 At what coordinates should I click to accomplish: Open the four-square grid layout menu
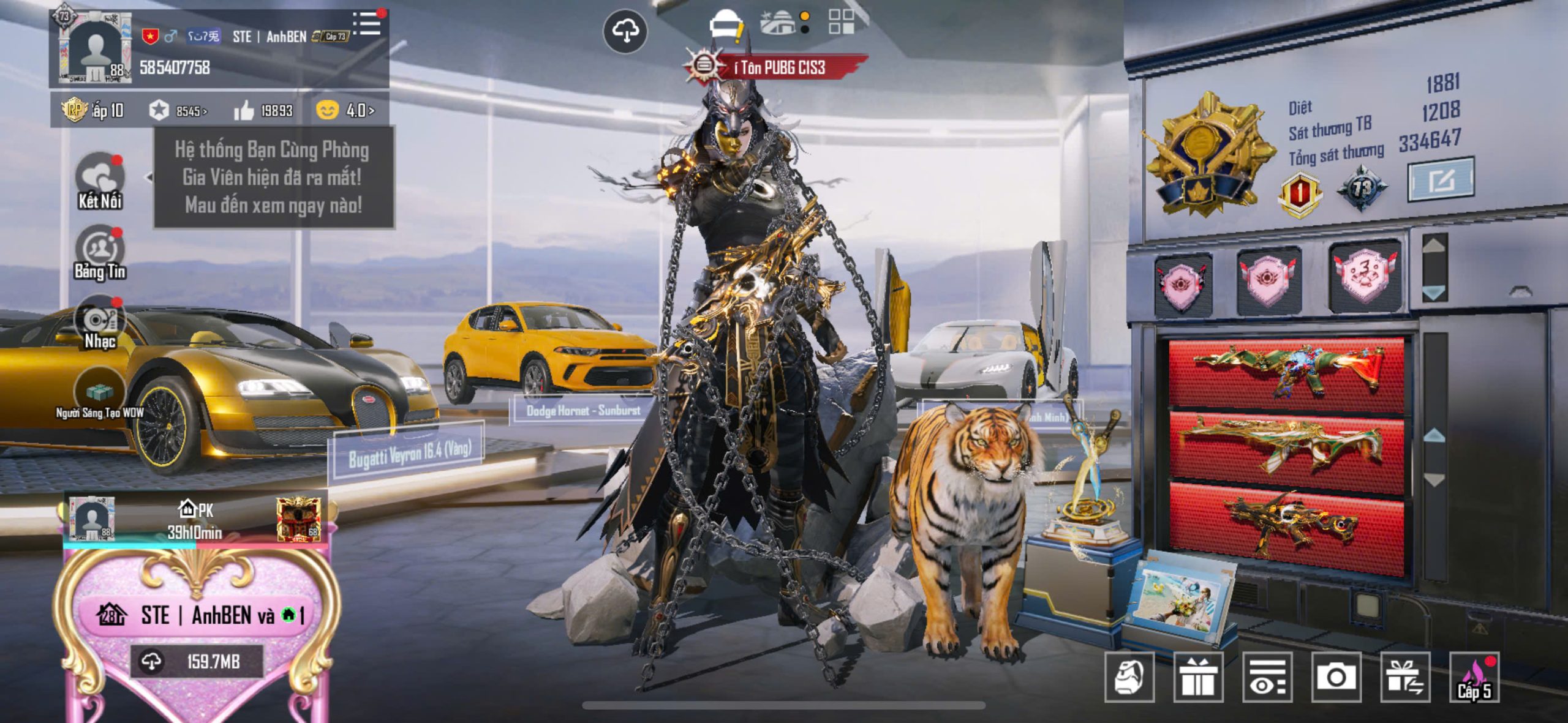tap(841, 22)
